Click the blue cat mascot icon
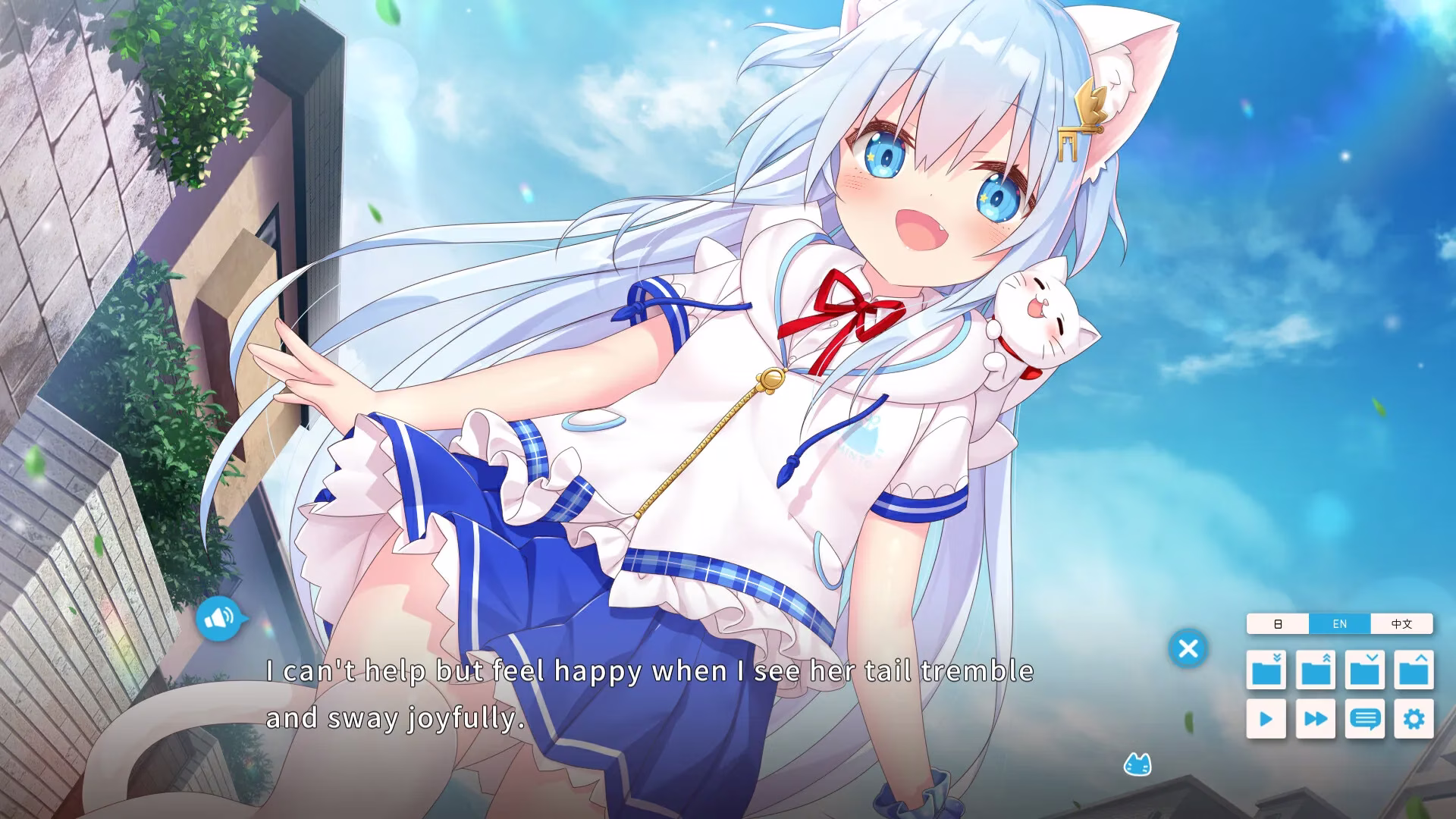Viewport: 1456px width, 819px height. click(x=1139, y=764)
